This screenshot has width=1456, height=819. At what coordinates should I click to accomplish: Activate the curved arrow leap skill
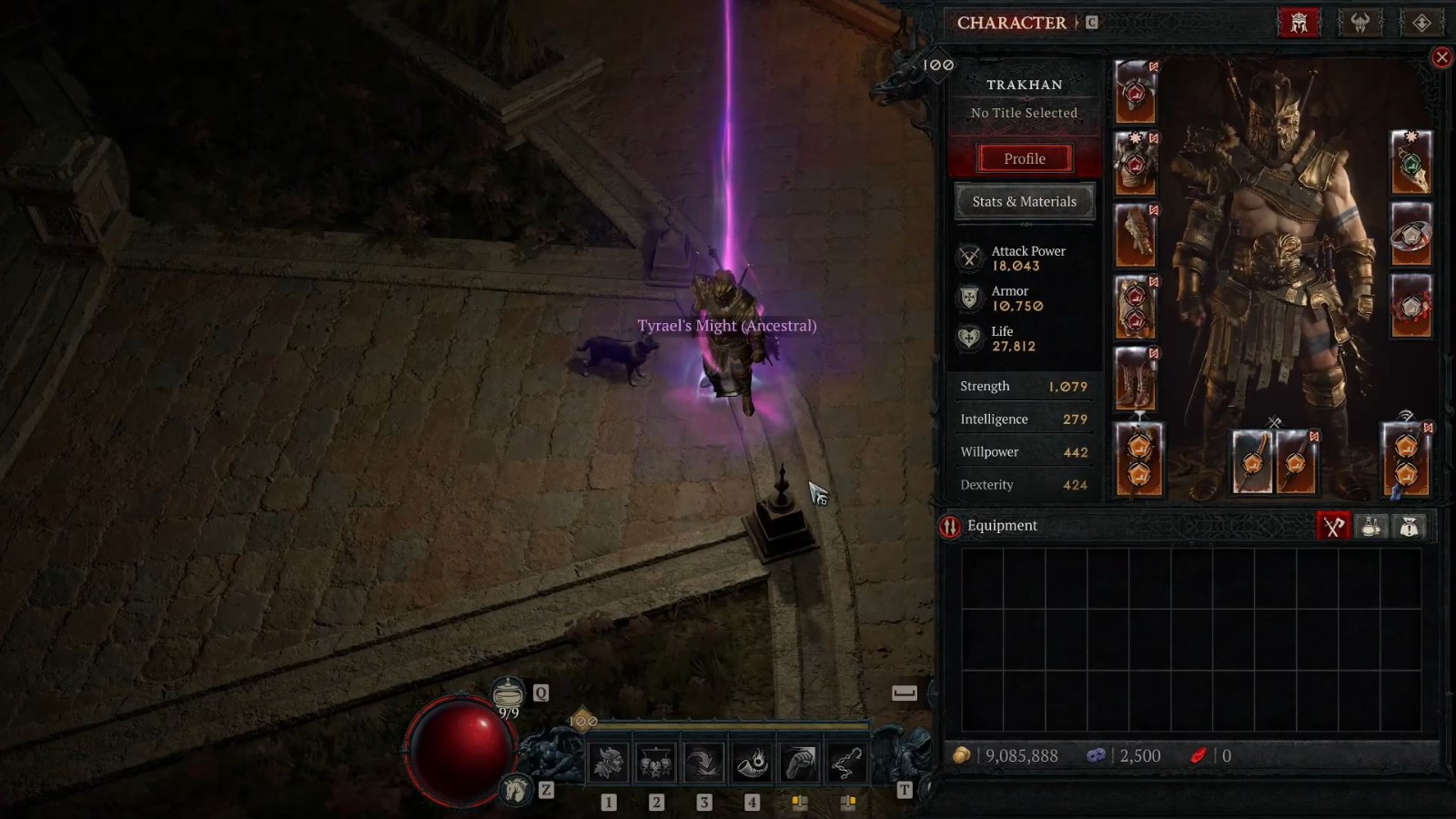click(x=703, y=763)
